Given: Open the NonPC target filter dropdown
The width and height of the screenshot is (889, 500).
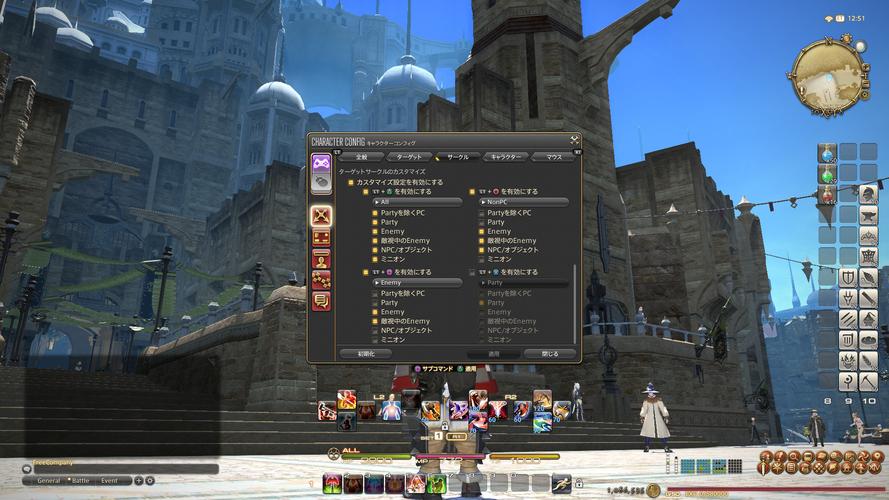Looking at the screenshot, I should pos(521,202).
